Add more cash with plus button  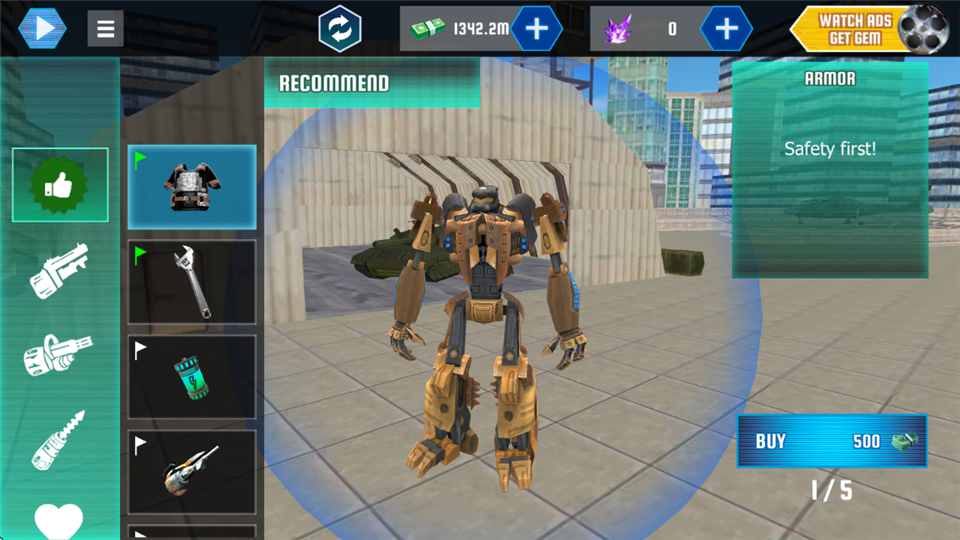point(537,28)
